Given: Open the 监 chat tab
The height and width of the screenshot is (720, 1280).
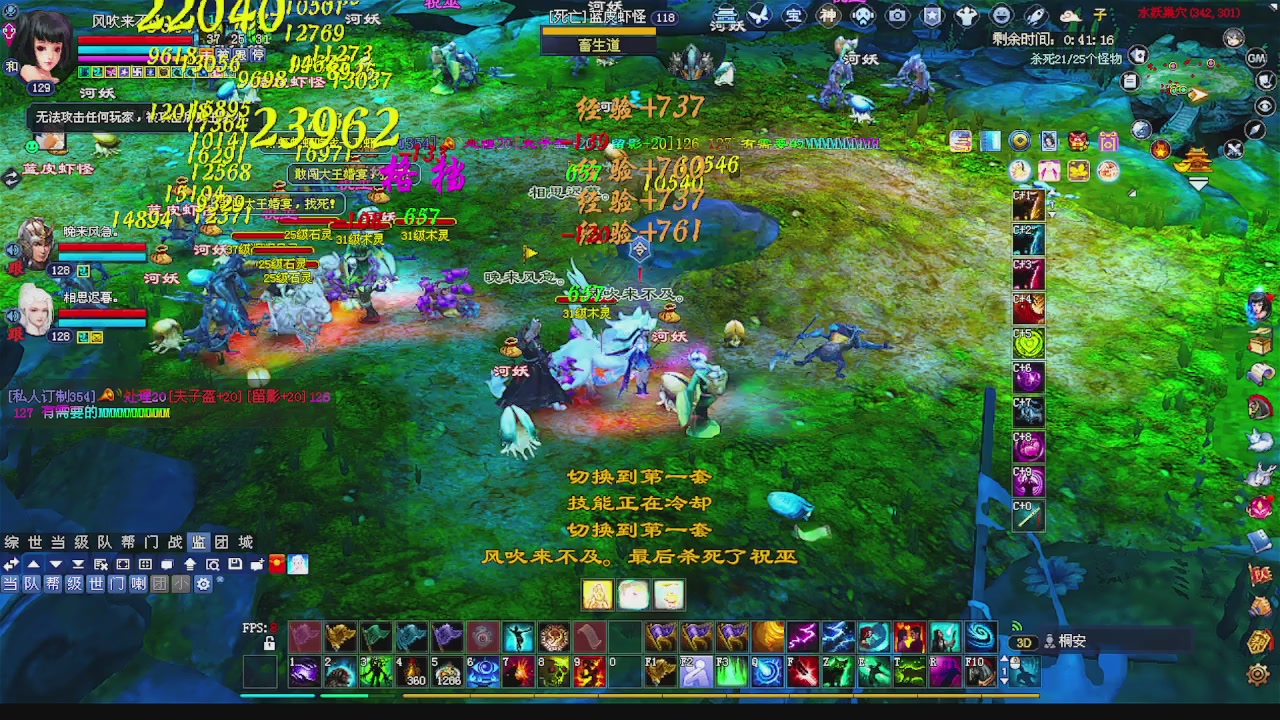Looking at the screenshot, I should (x=197, y=541).
